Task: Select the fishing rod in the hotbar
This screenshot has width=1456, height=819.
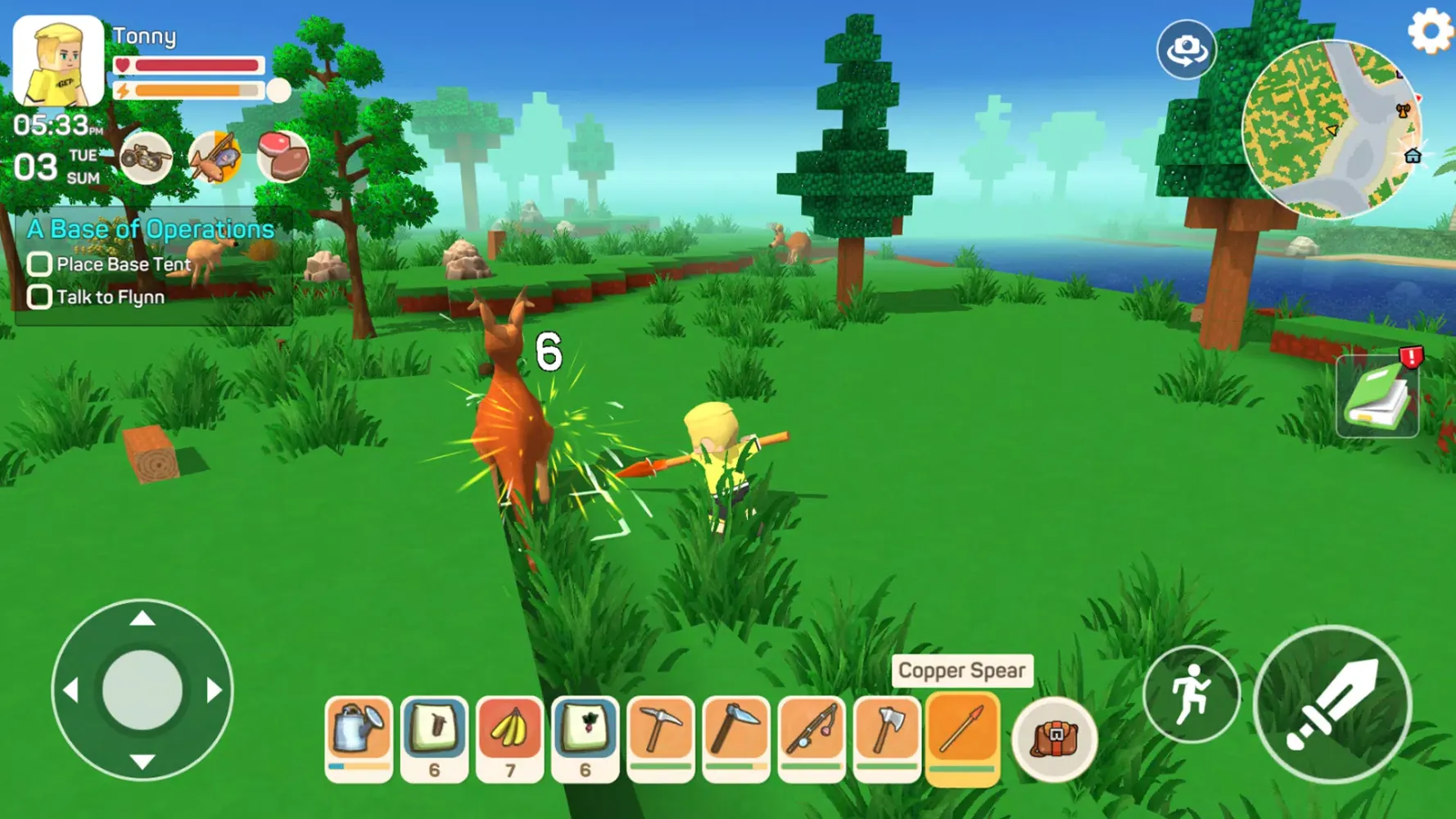Action: (x=812, y=735)
